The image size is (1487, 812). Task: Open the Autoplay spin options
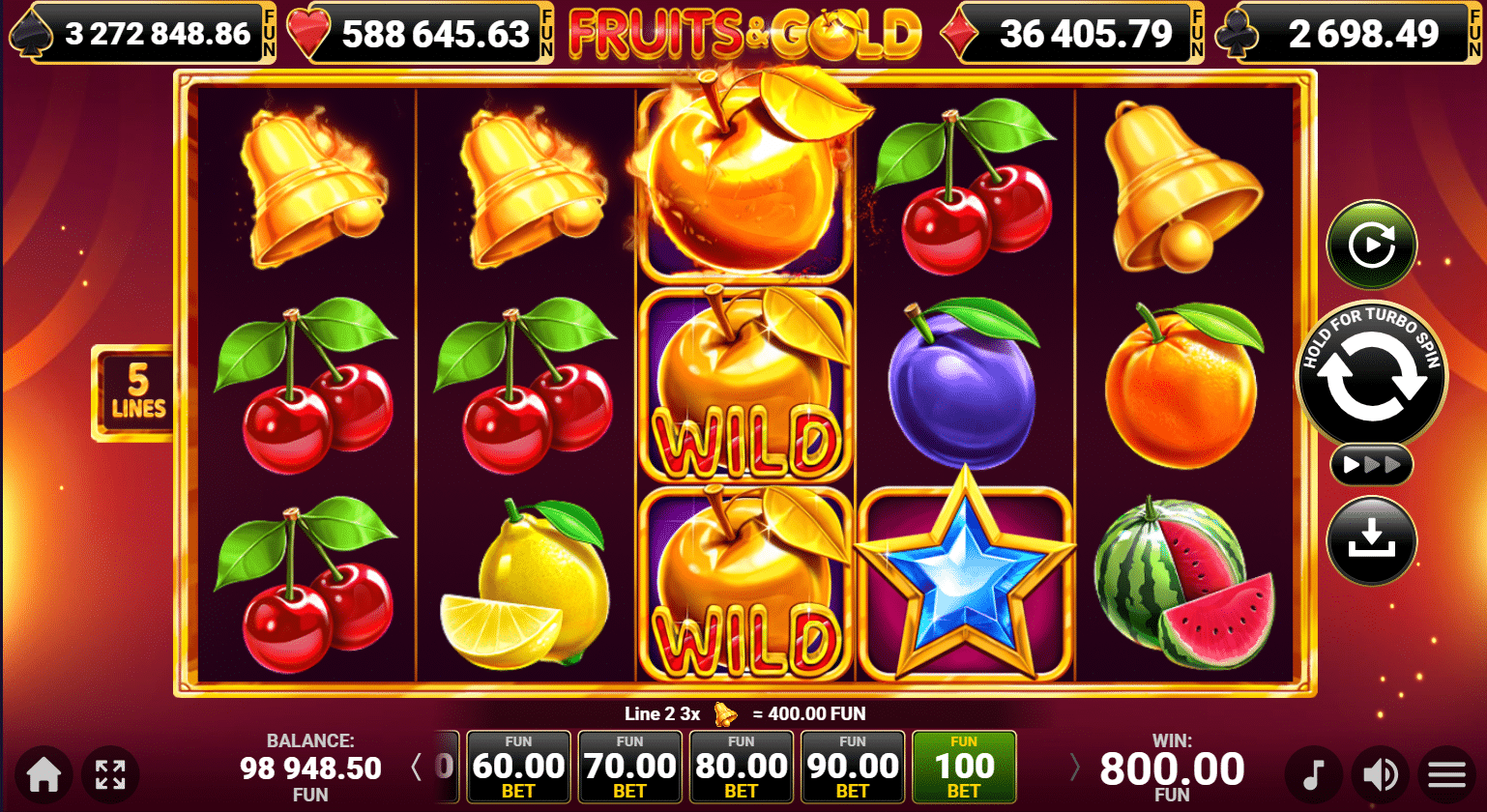tap(1371, 245)
